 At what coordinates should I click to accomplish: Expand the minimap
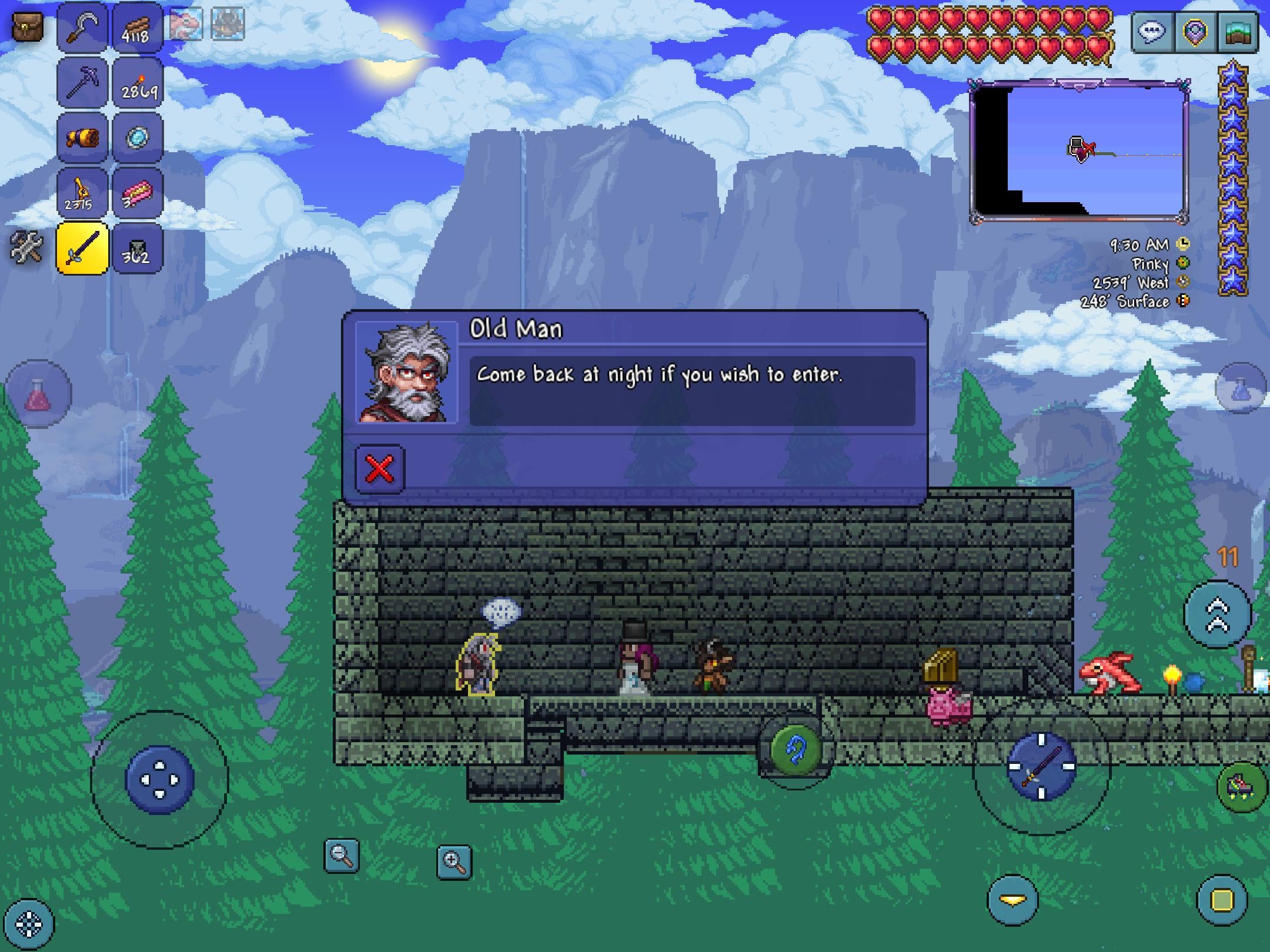click(1078, 151)
